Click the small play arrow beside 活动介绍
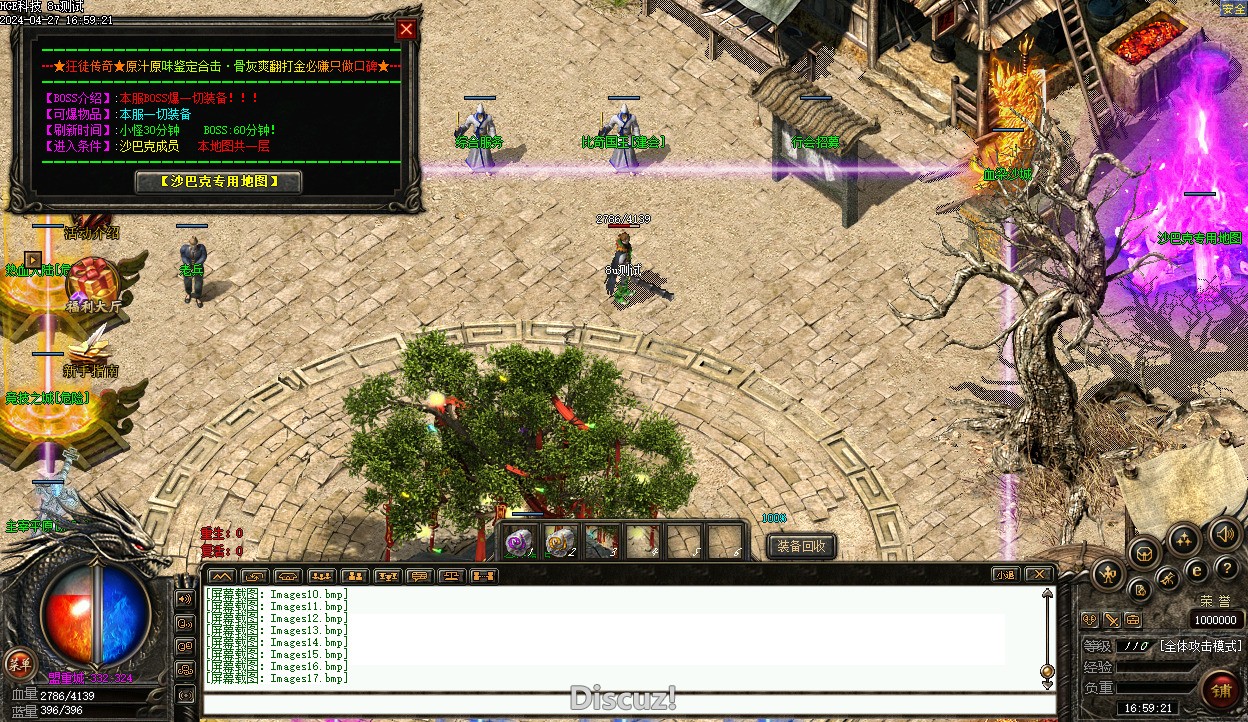 pos(33,260)
